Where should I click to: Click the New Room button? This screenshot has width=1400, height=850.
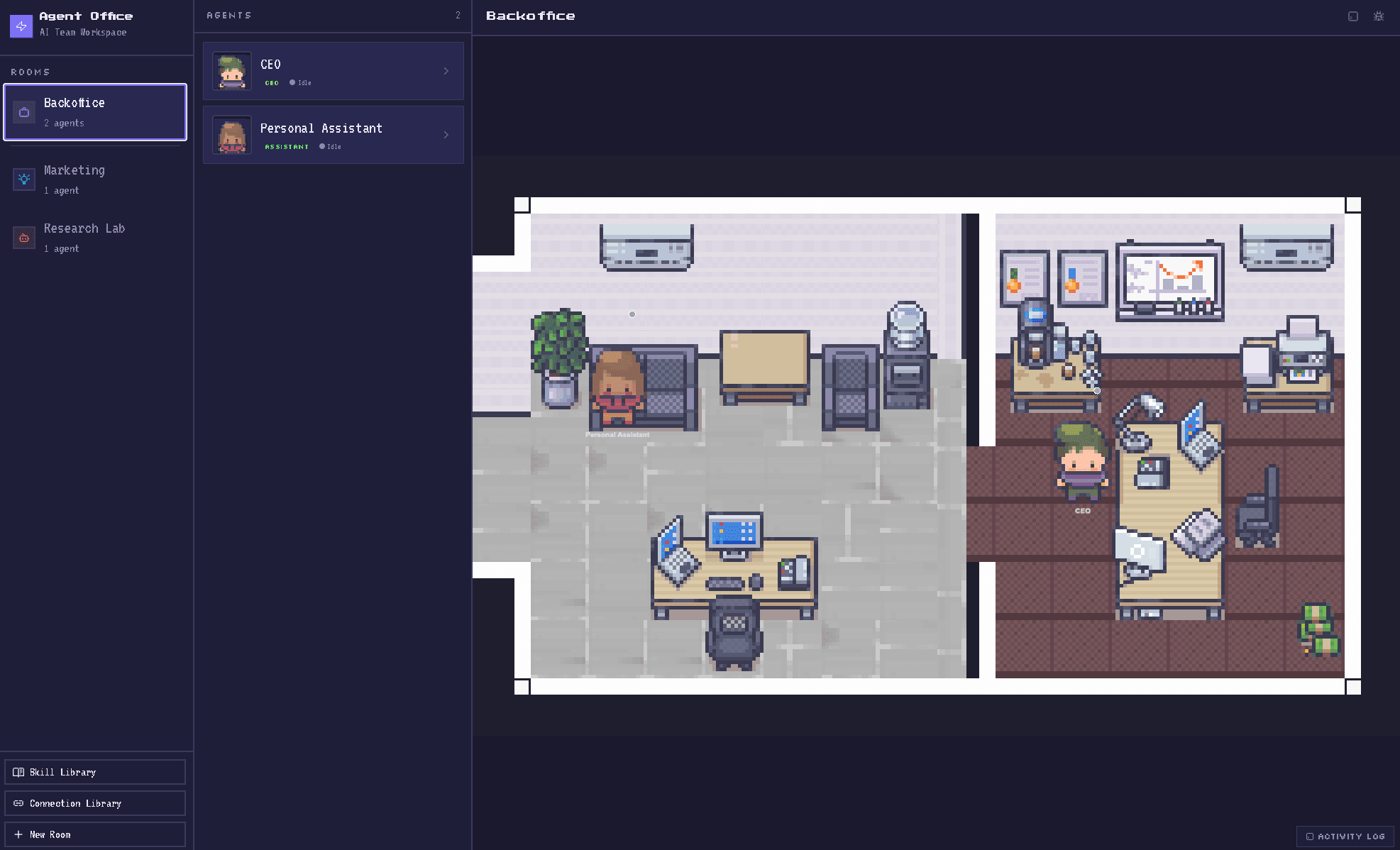point(95,834)
